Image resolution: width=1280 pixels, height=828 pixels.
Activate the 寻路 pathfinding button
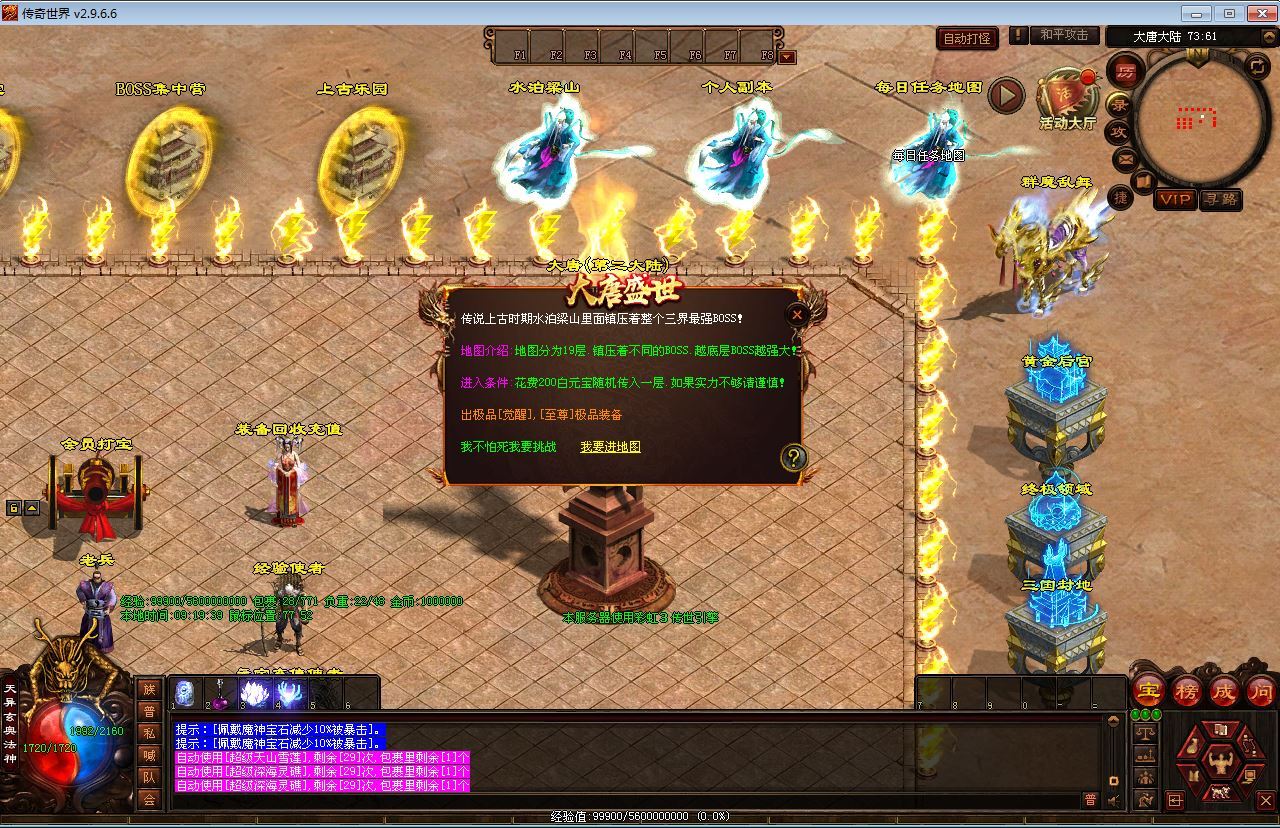1220,200
